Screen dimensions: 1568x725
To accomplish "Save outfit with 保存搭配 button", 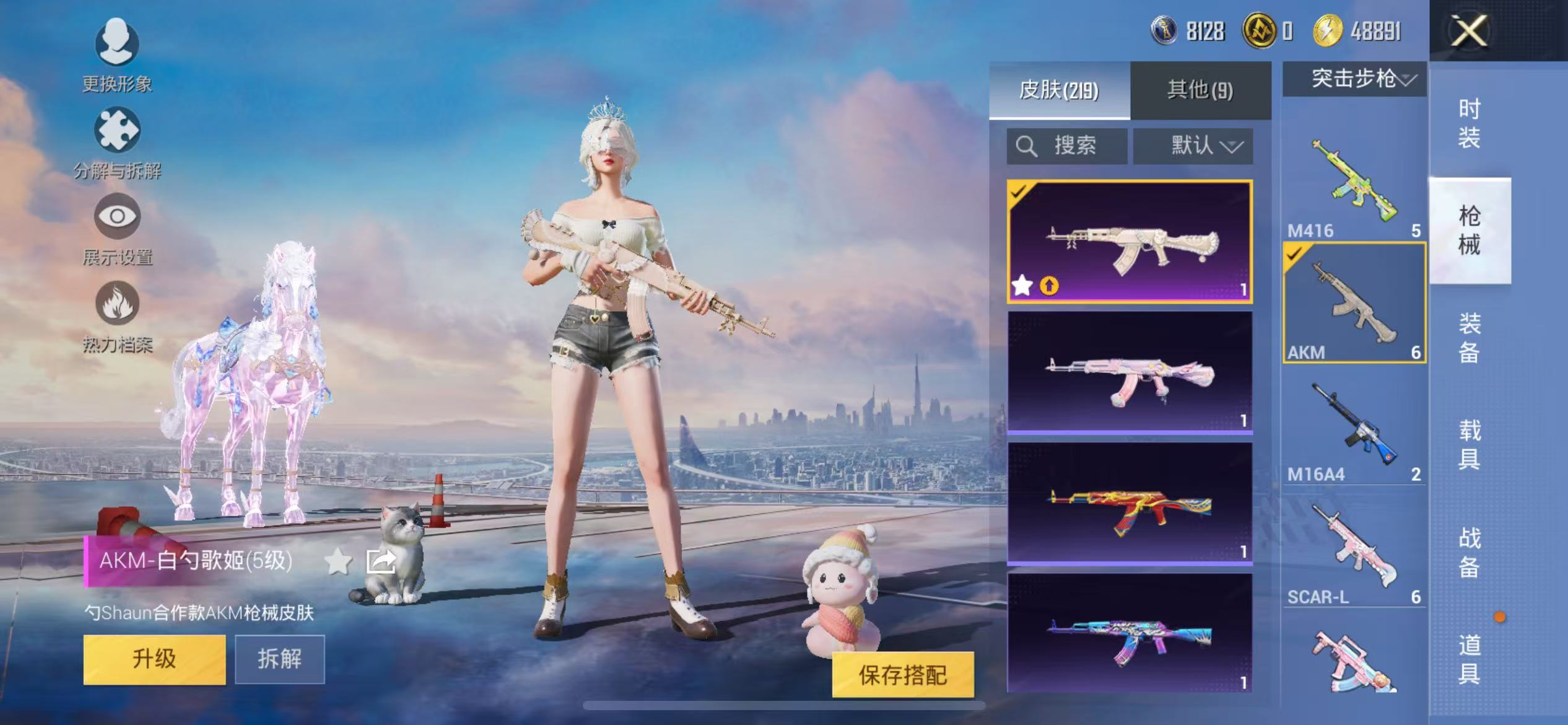I will coord(902,675).
